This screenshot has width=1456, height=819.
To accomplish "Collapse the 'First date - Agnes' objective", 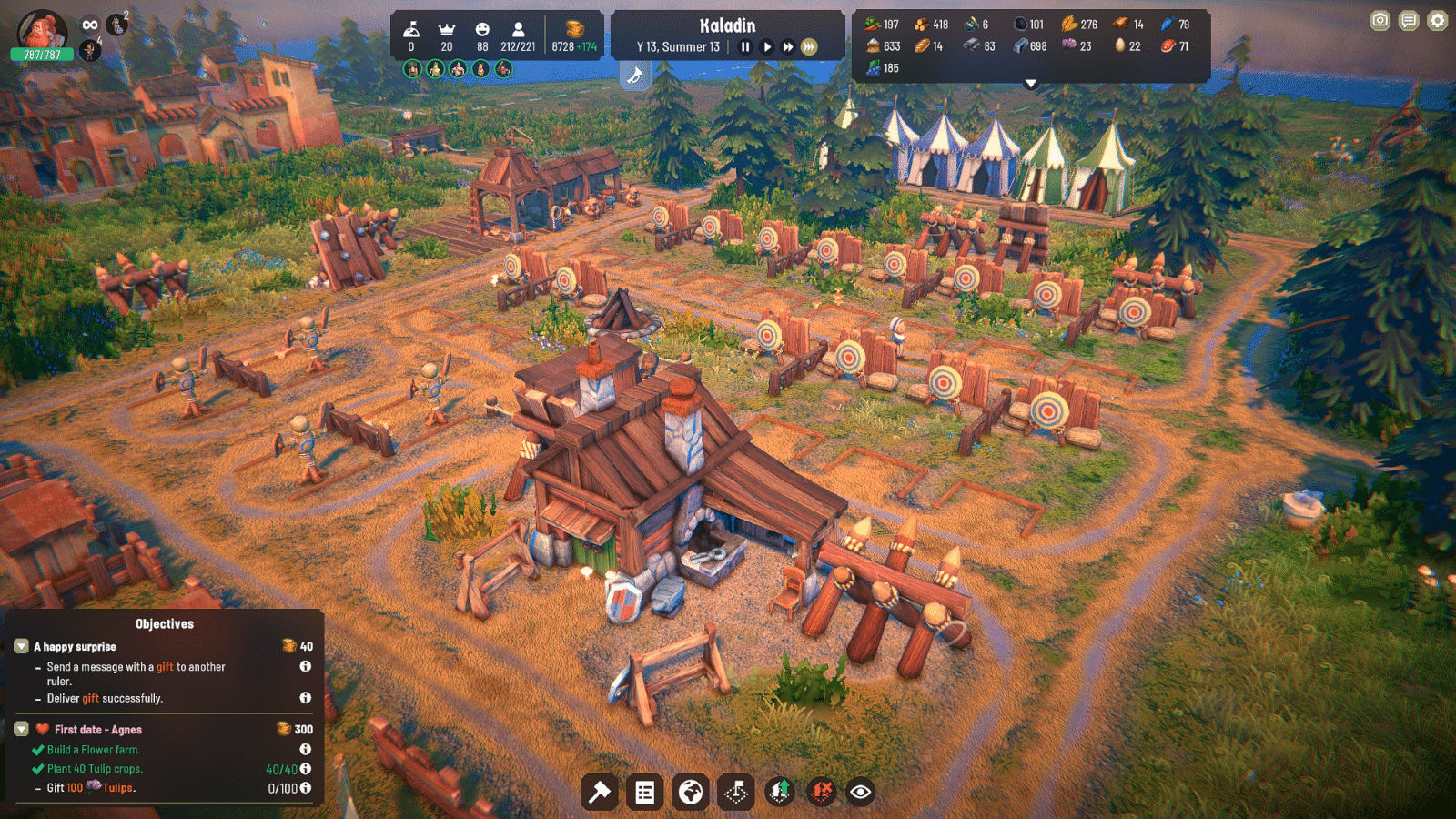I will coord(20,729).
